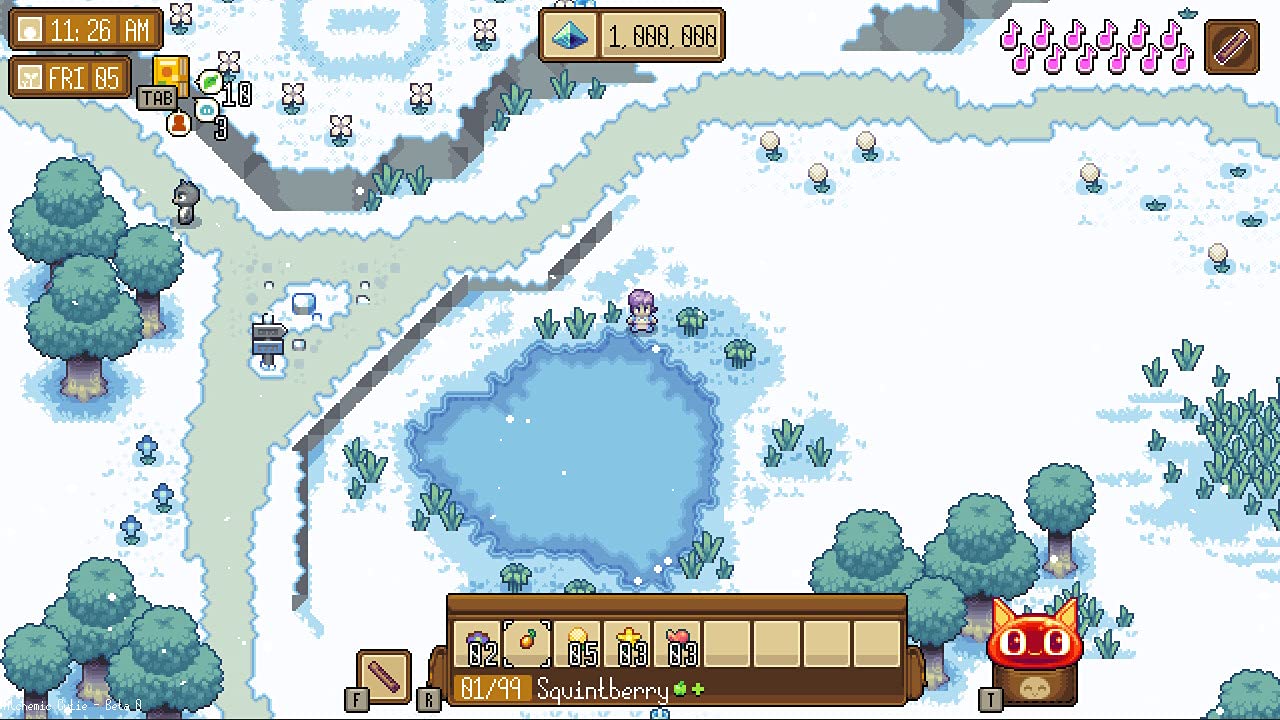Click the 1,000,000 currency counter
The image size is (1280, 720).
pos(660,36)
